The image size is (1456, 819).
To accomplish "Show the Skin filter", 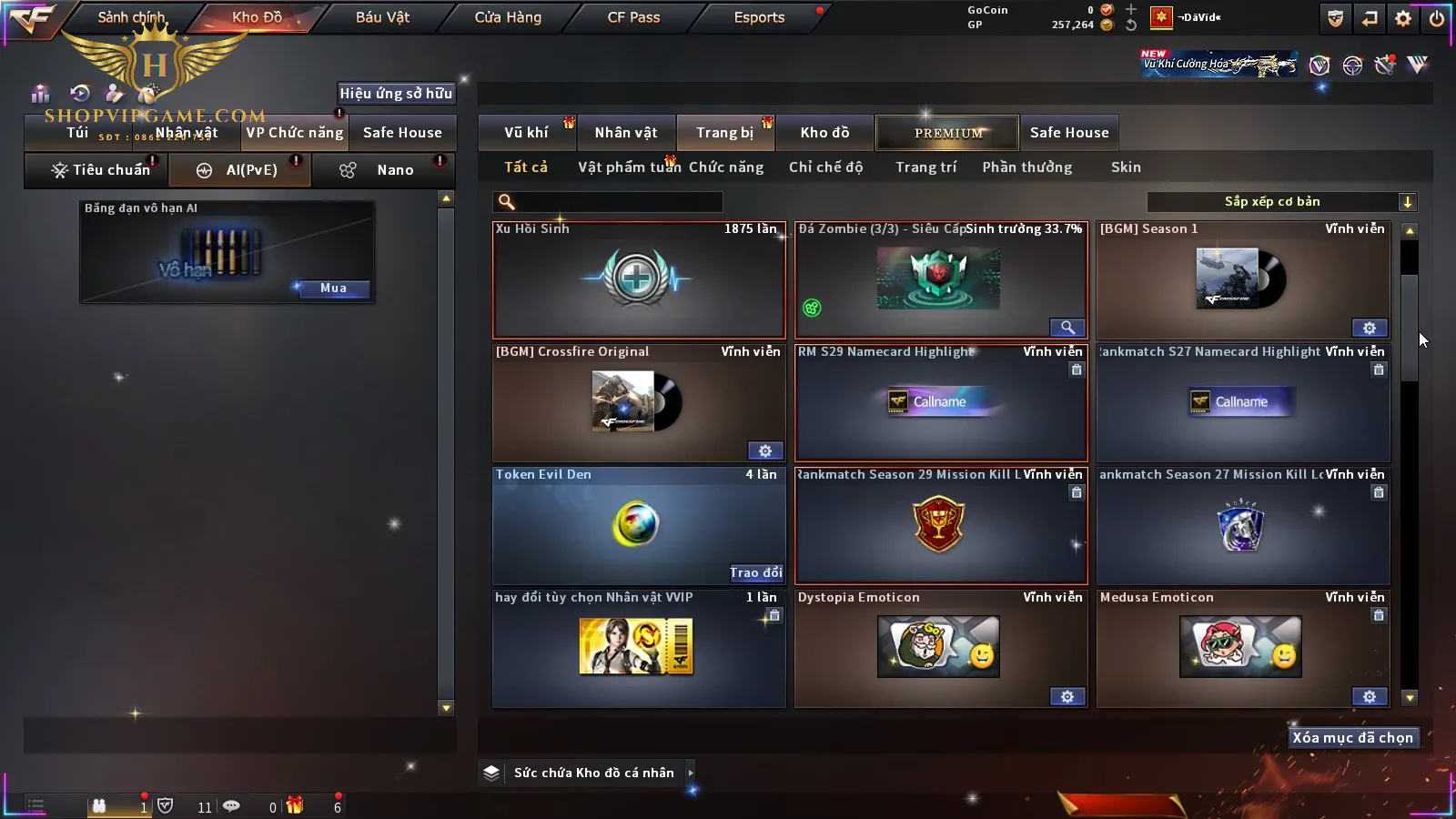I will [1126, 167].
